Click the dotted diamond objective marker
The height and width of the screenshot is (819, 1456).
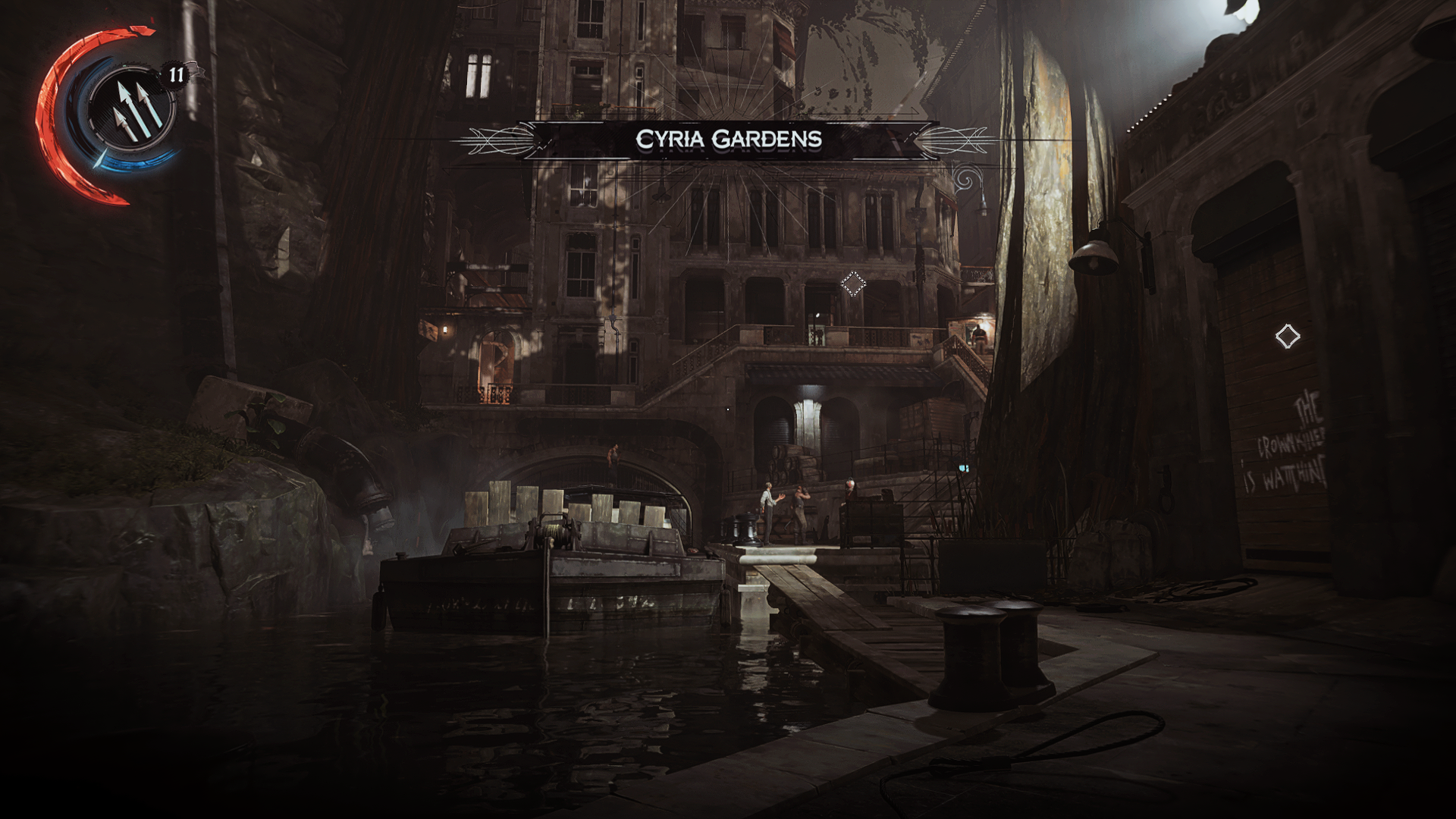coord(853,284)
